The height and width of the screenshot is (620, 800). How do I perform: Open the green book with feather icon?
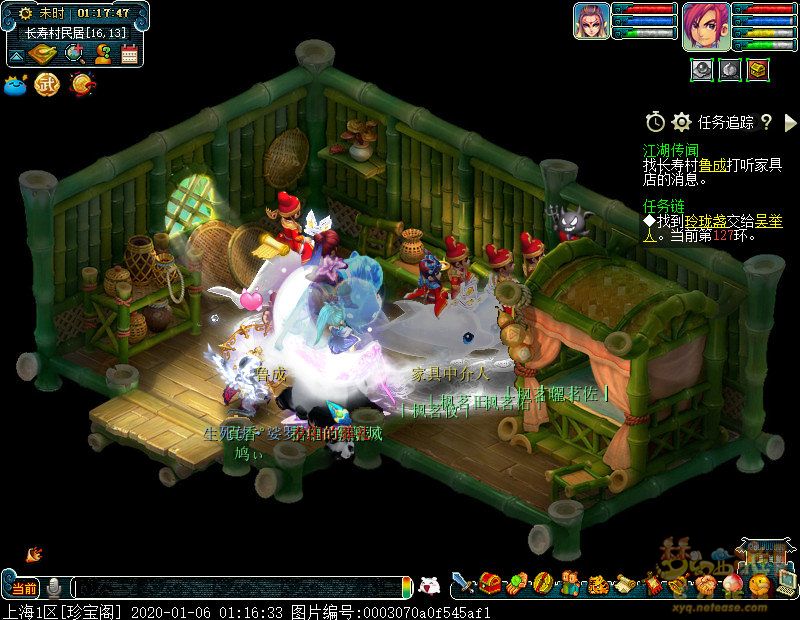tap(43, 54)
